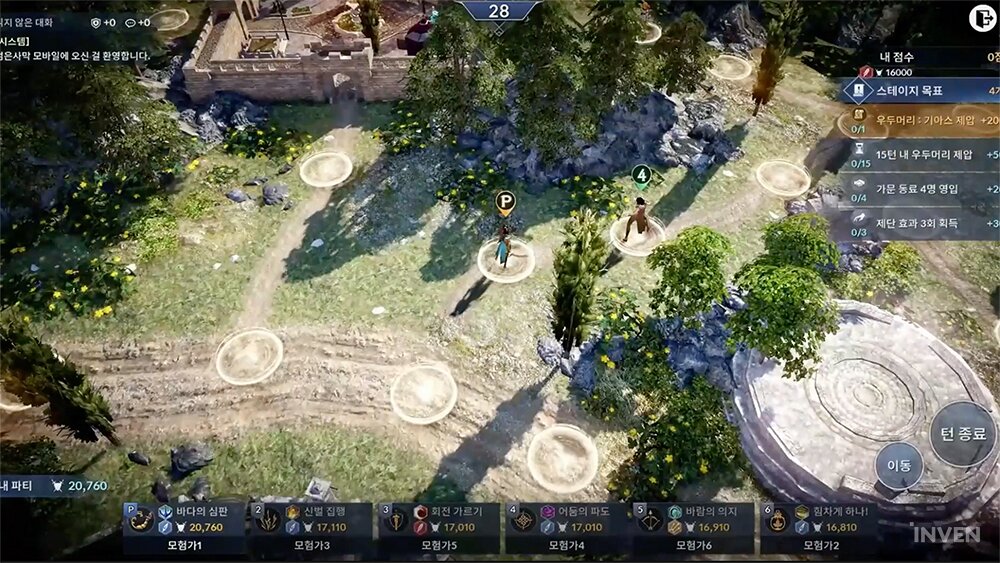Open the 제단 효과 3회 획득 objective
The image size is (1000, 563).
920,223
